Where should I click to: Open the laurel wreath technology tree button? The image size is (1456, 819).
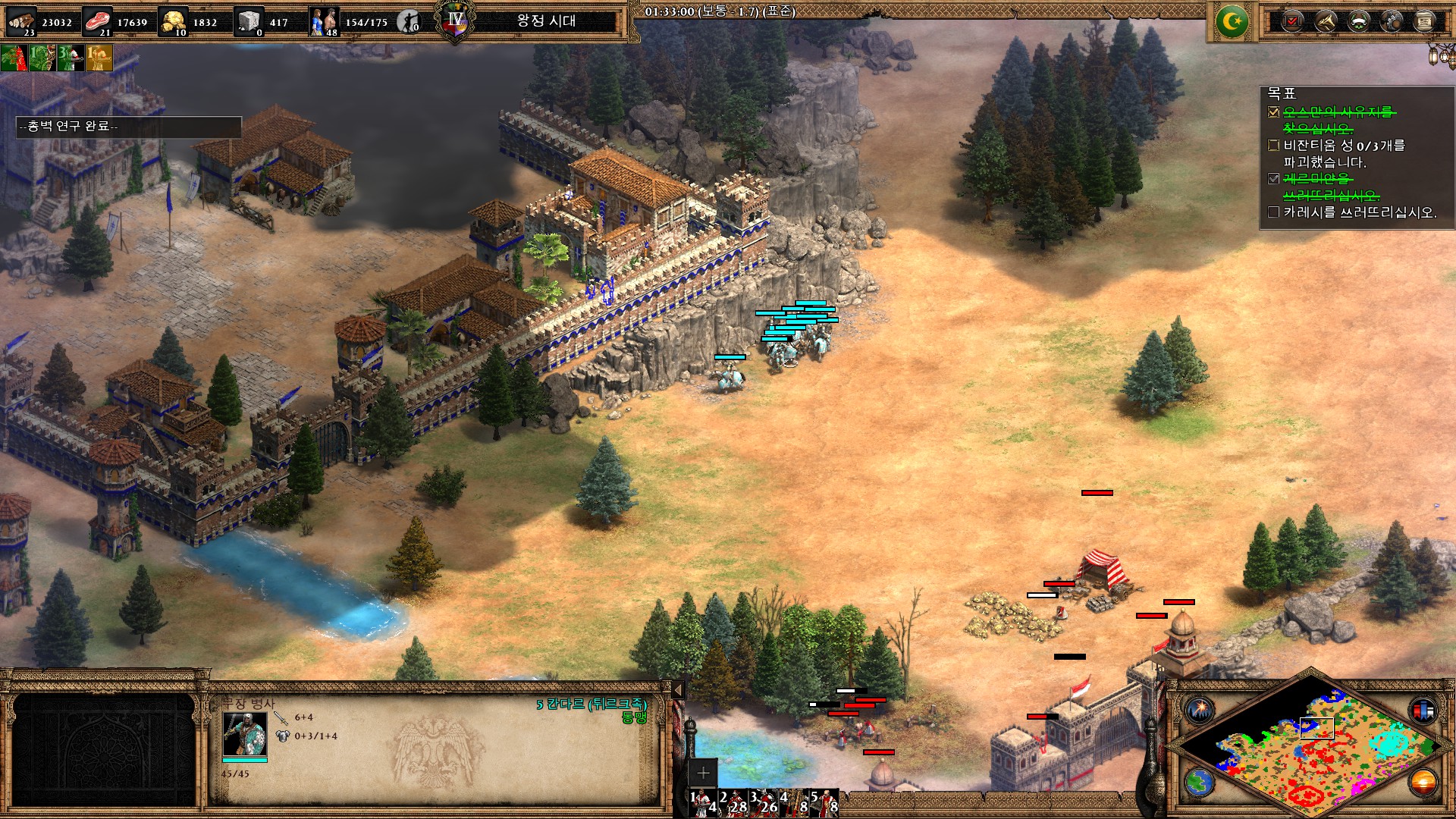[1359, 20]
